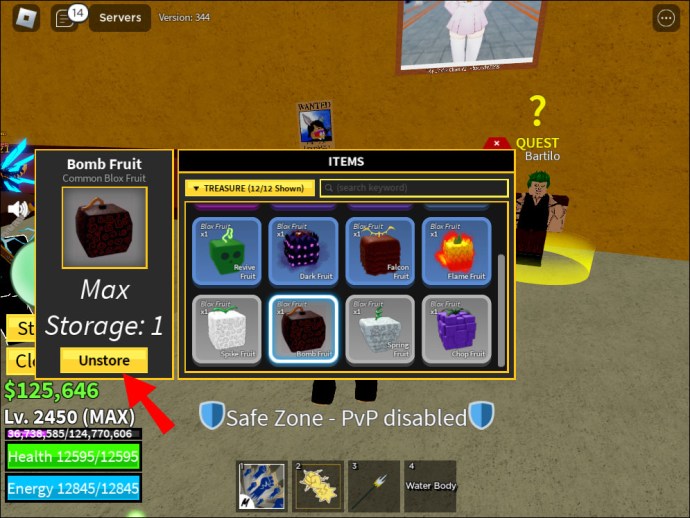The height and width of the screenshot is (518, 690).
Task: Select the Spring Fruit item
Action: point(379,329)
